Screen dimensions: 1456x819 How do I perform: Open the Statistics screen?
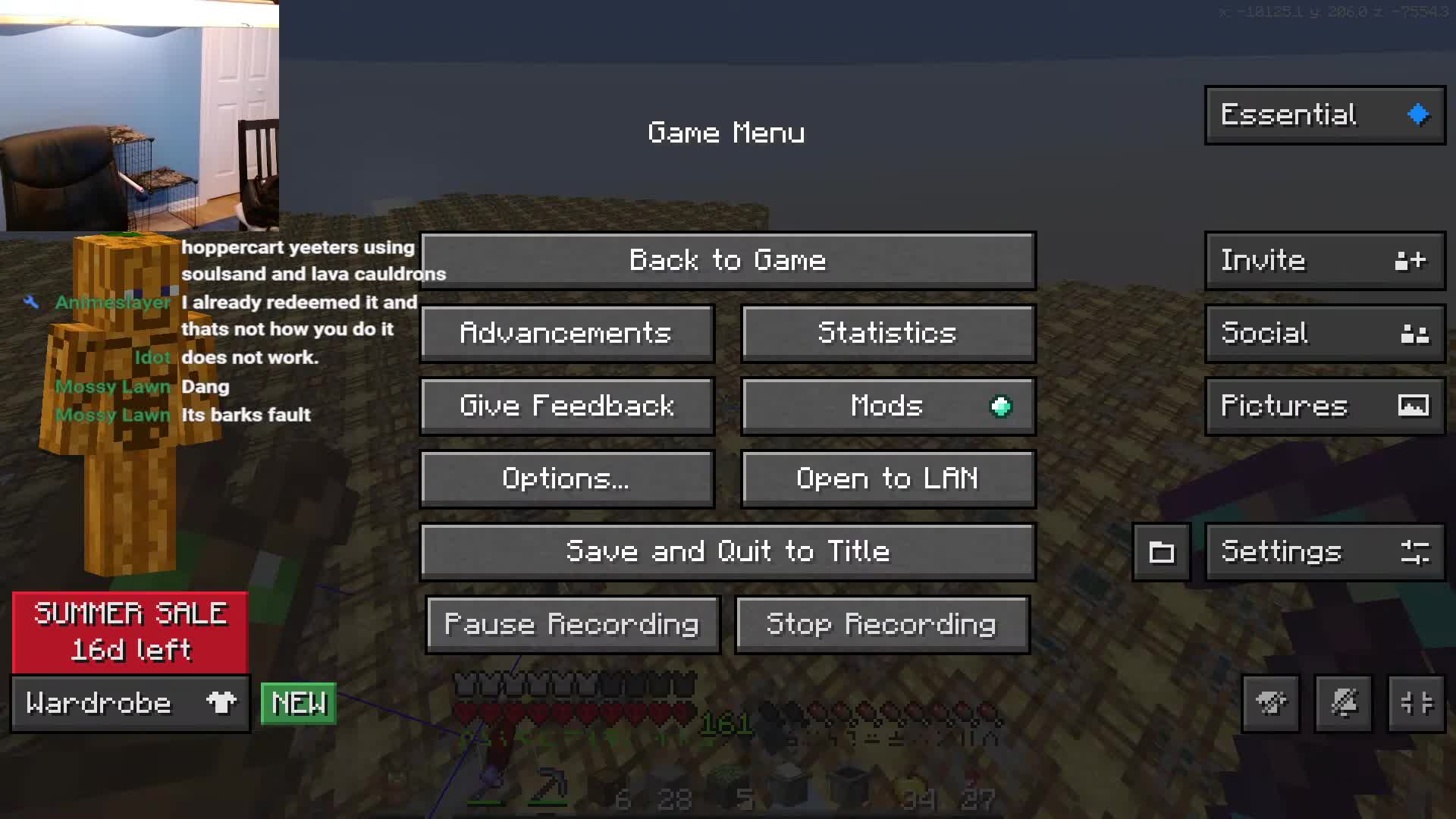click(x=887, y=333)
